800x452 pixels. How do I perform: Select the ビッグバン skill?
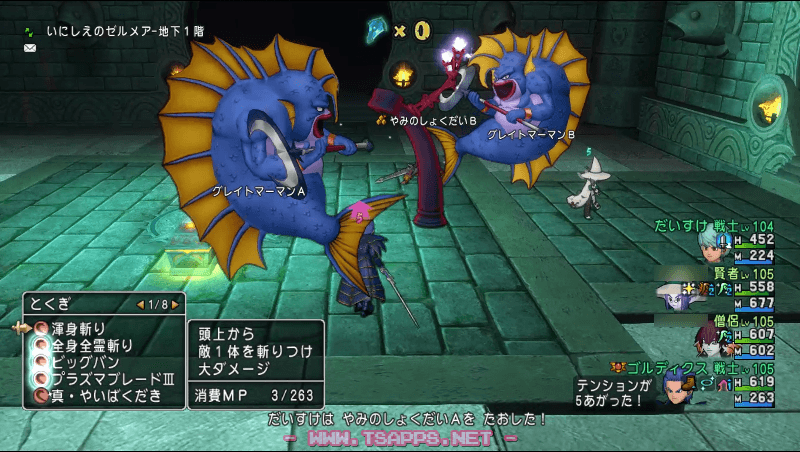78,362
